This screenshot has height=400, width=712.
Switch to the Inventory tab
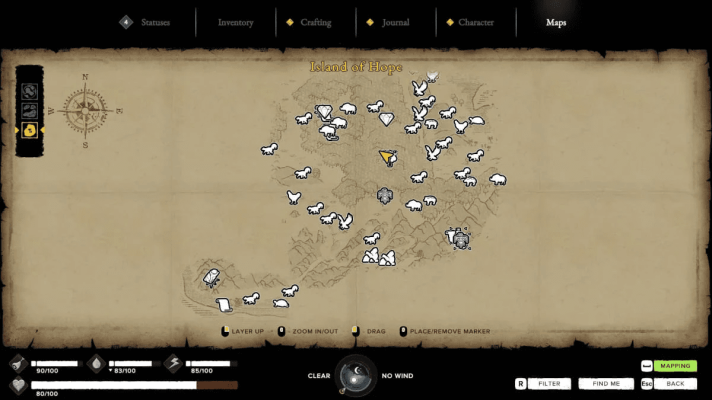click(235, 22)
